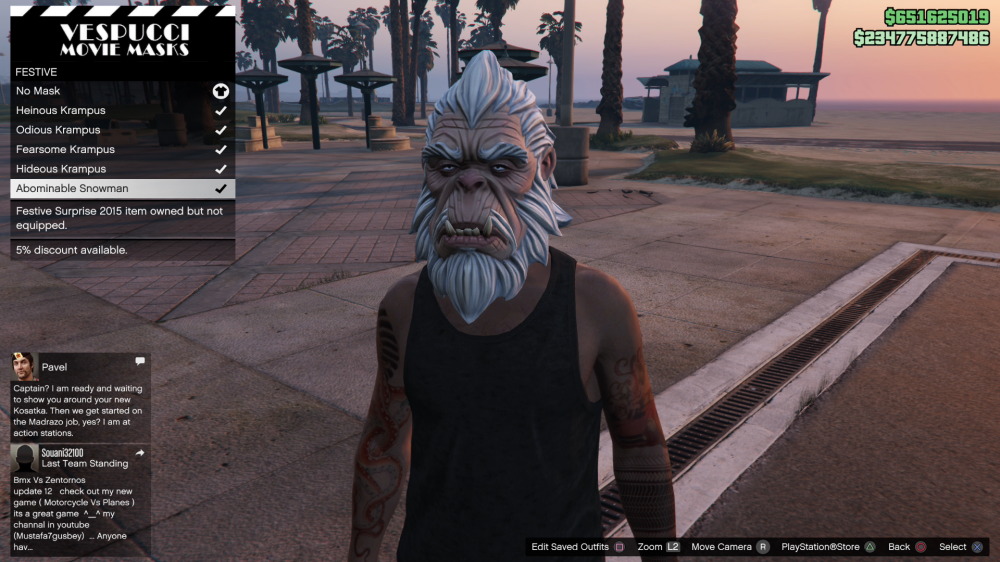Open Pavel's message notification

coord(80,396)
